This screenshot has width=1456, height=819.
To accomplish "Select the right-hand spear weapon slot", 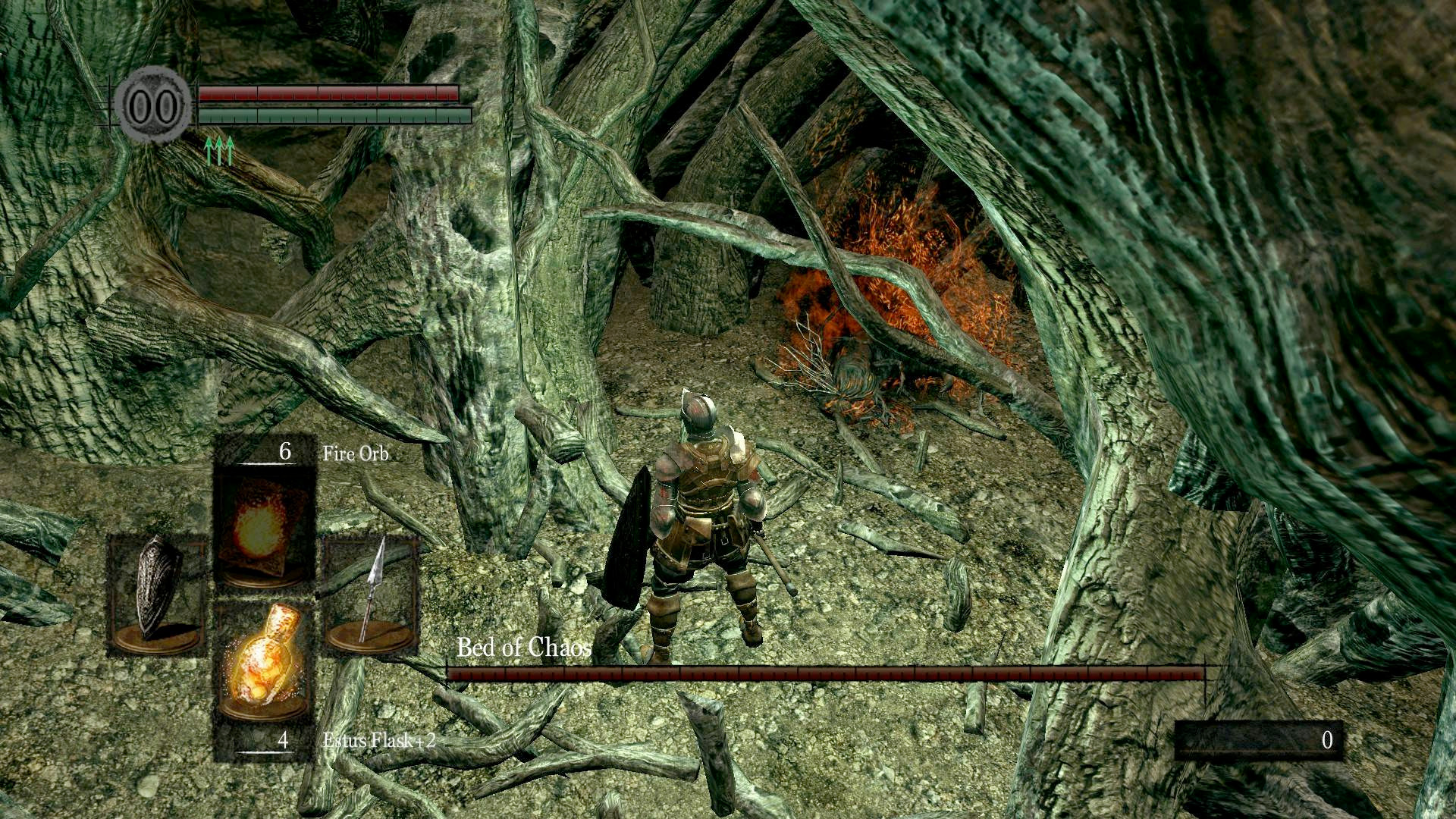I will (x=372, y=593).
